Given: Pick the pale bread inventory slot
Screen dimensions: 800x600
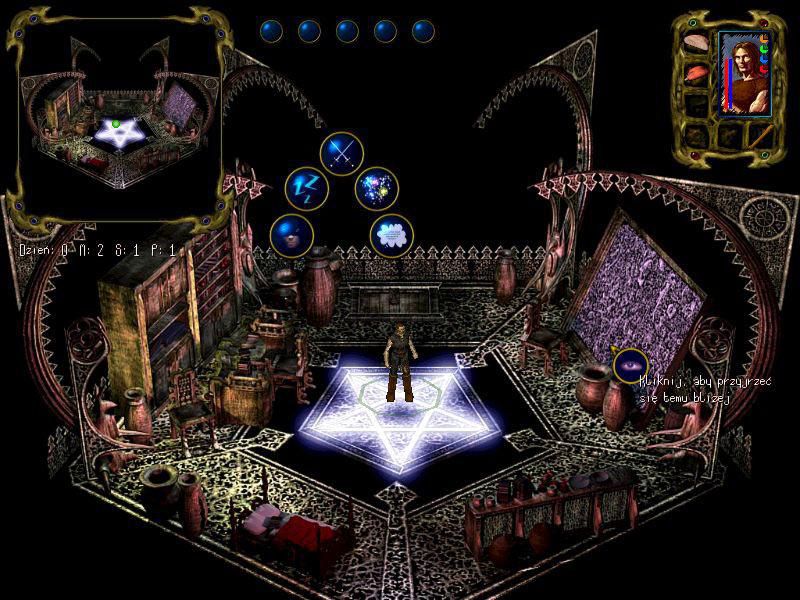Looking at the screenshot, I should [x=696, y=44].
